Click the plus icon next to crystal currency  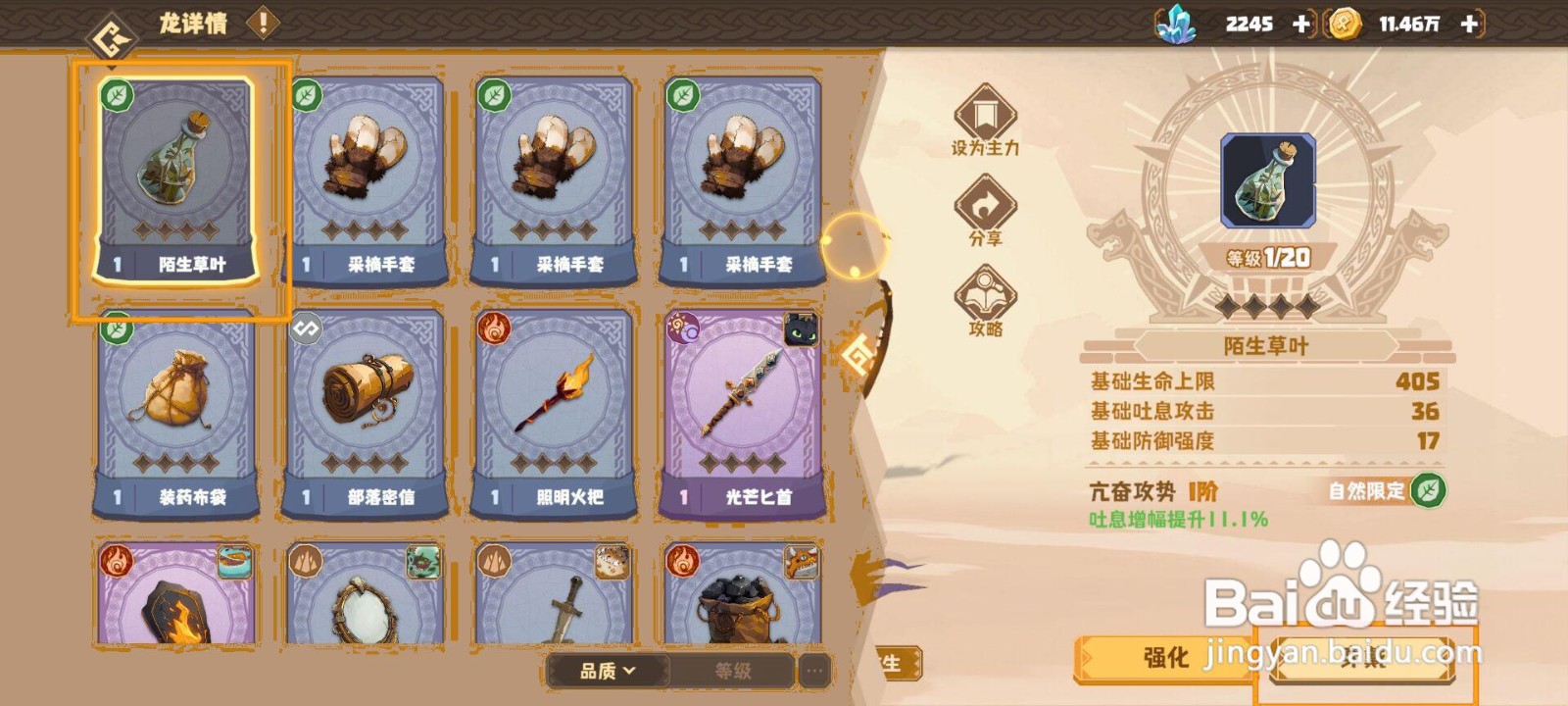[1303, 24]
